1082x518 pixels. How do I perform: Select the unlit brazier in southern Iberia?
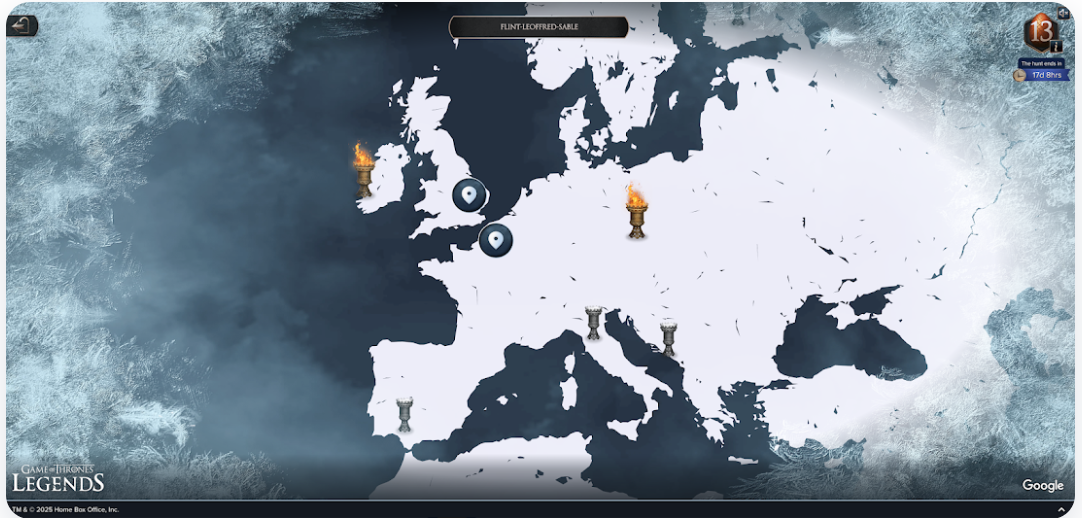404,414
